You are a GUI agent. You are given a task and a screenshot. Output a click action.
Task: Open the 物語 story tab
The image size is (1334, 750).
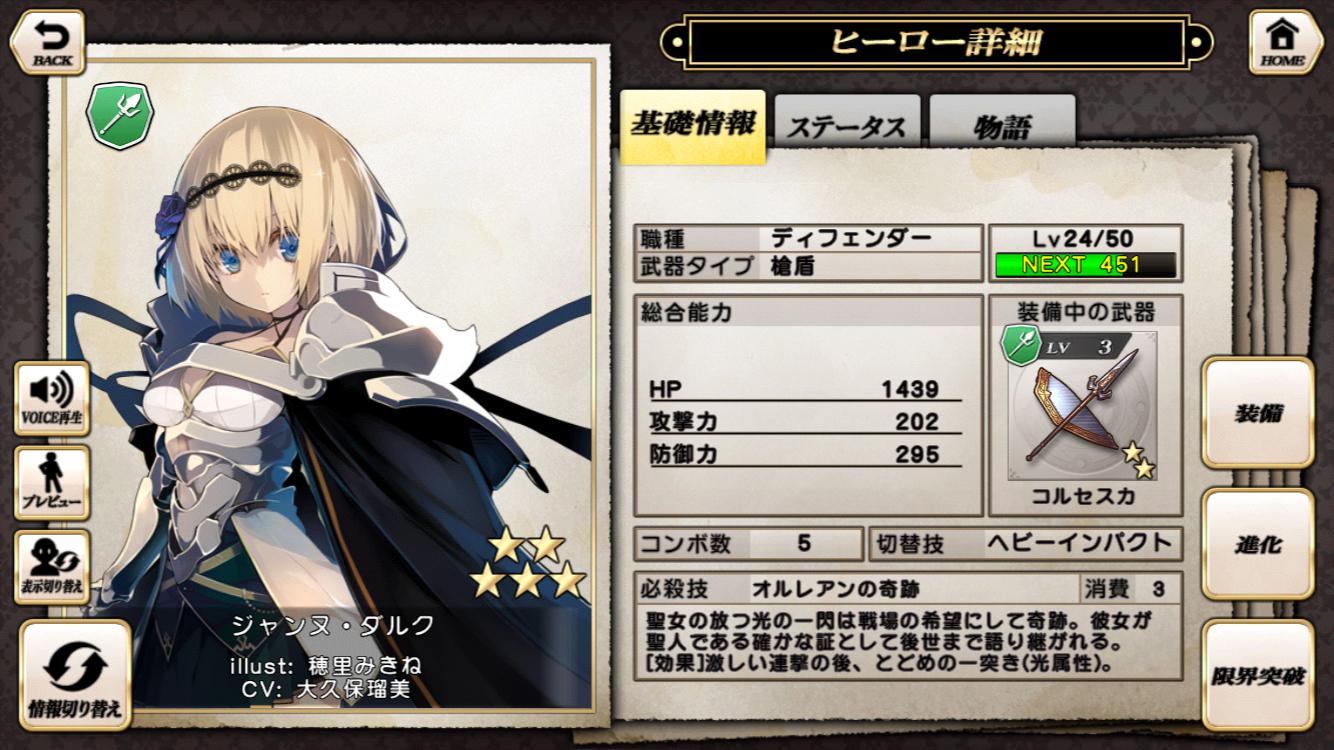coord(1002,126)
